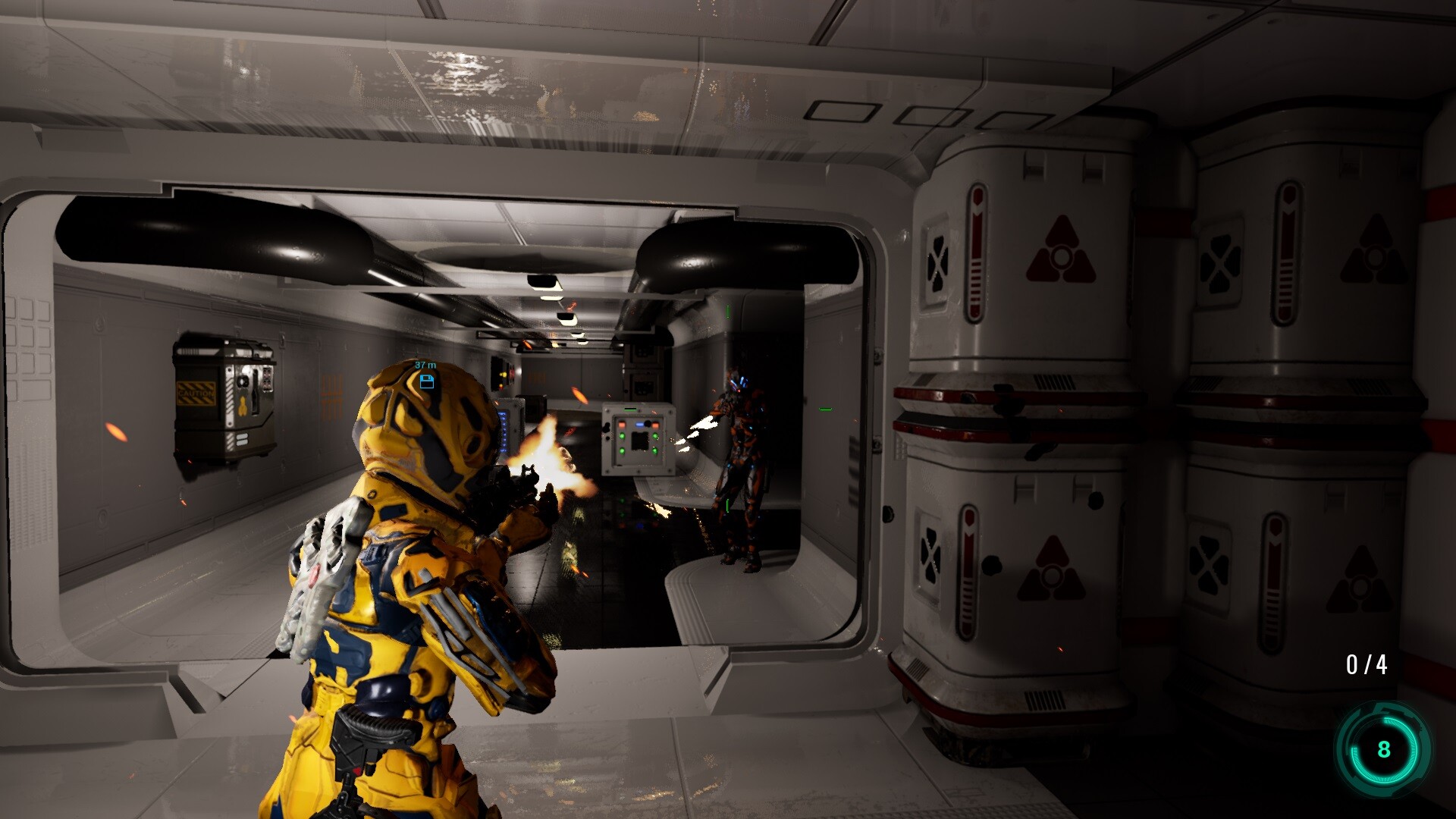Open the small black screen slot on the panel center

[x=640, y=441]
